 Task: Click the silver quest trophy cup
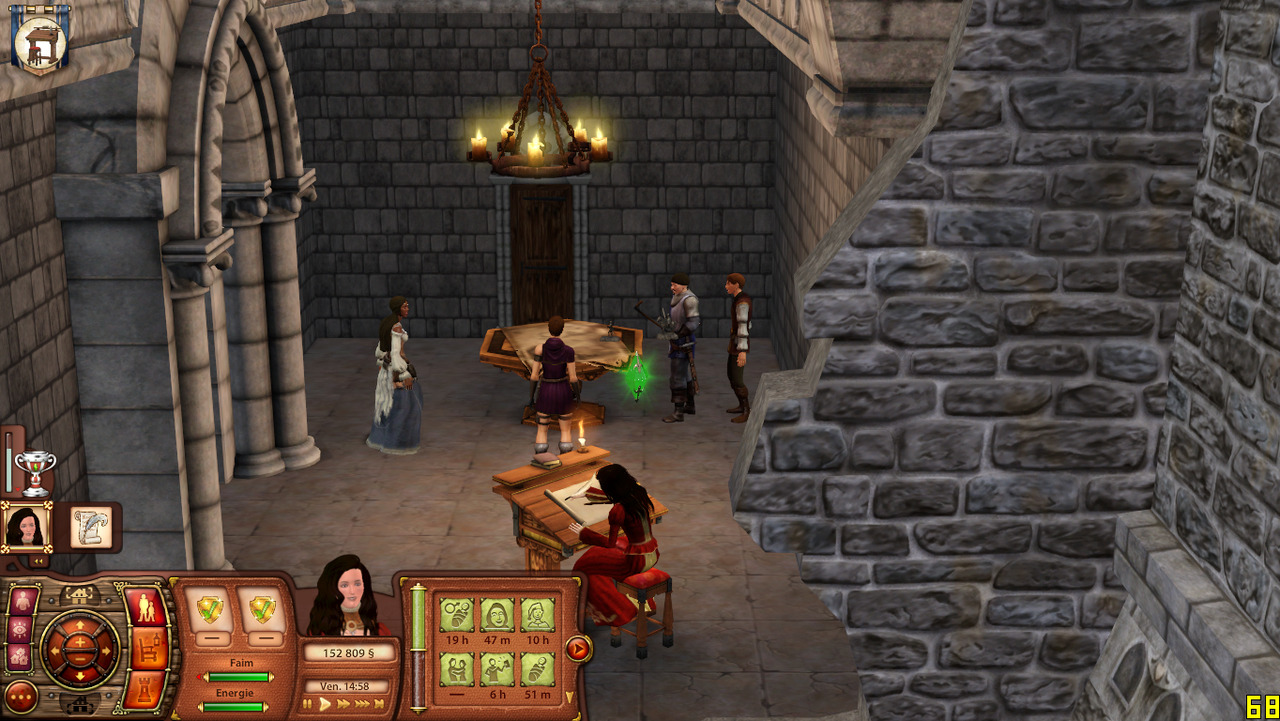pos(35,471)
